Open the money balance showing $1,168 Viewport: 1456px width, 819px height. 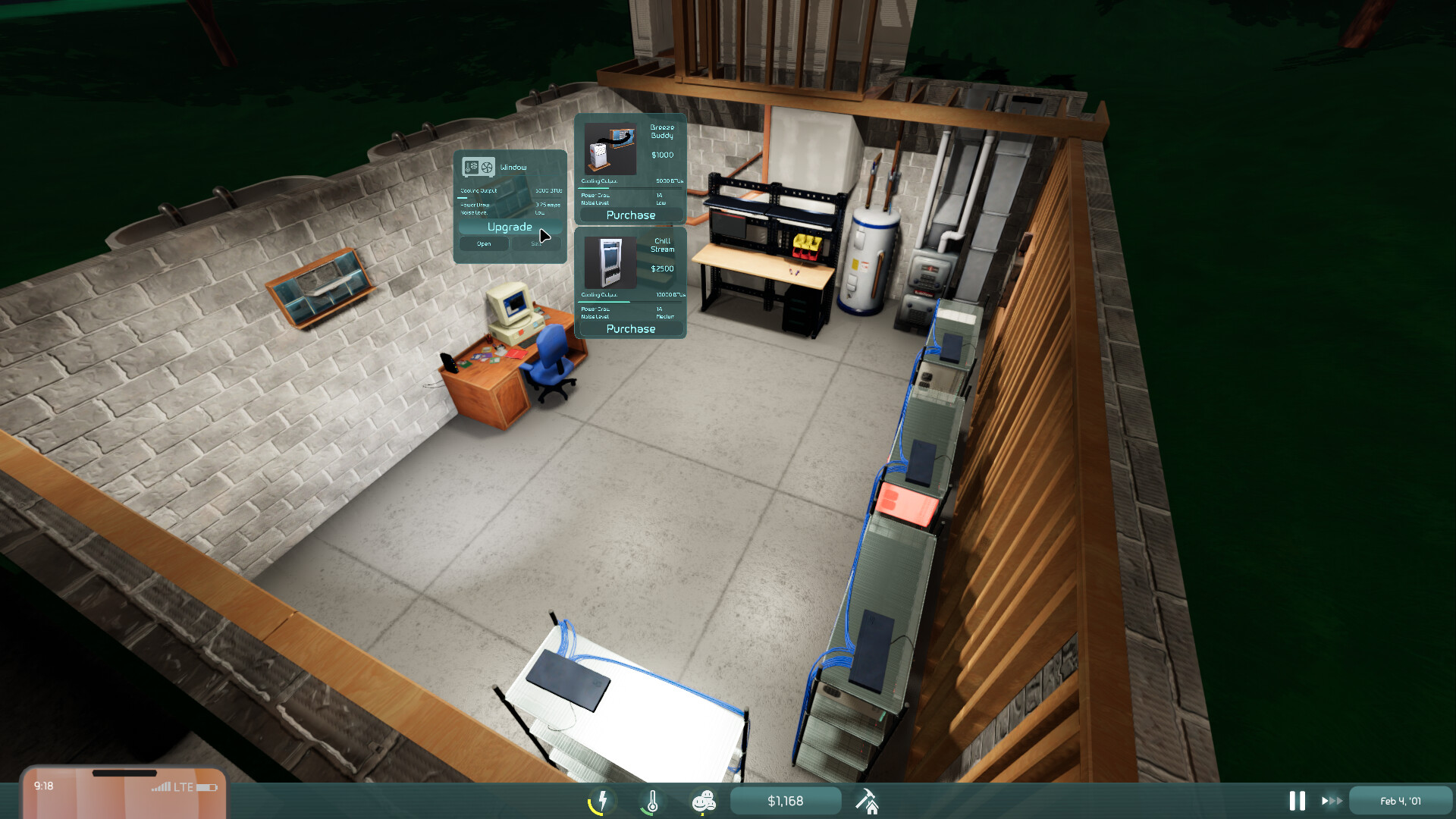(x=786, y=800)
